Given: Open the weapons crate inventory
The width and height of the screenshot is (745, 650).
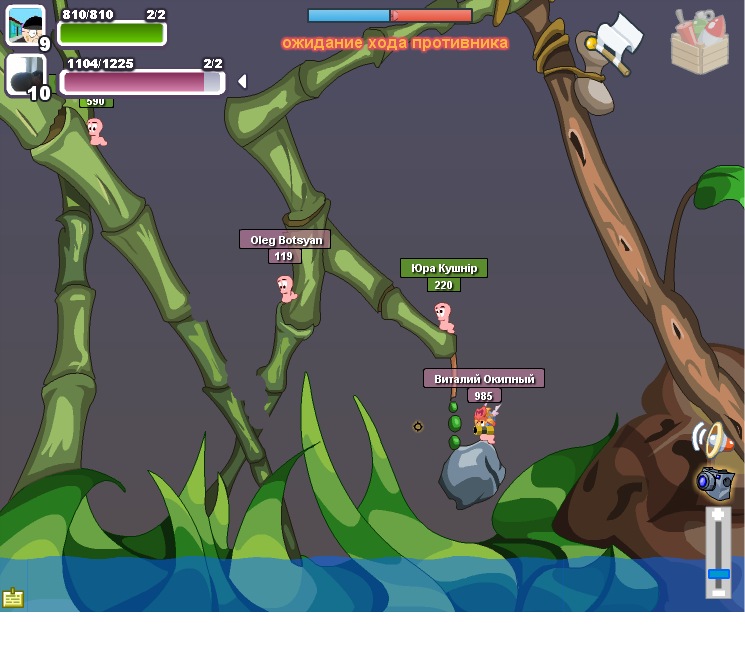Looking at the screenshot, I should [x=699, y=42].
